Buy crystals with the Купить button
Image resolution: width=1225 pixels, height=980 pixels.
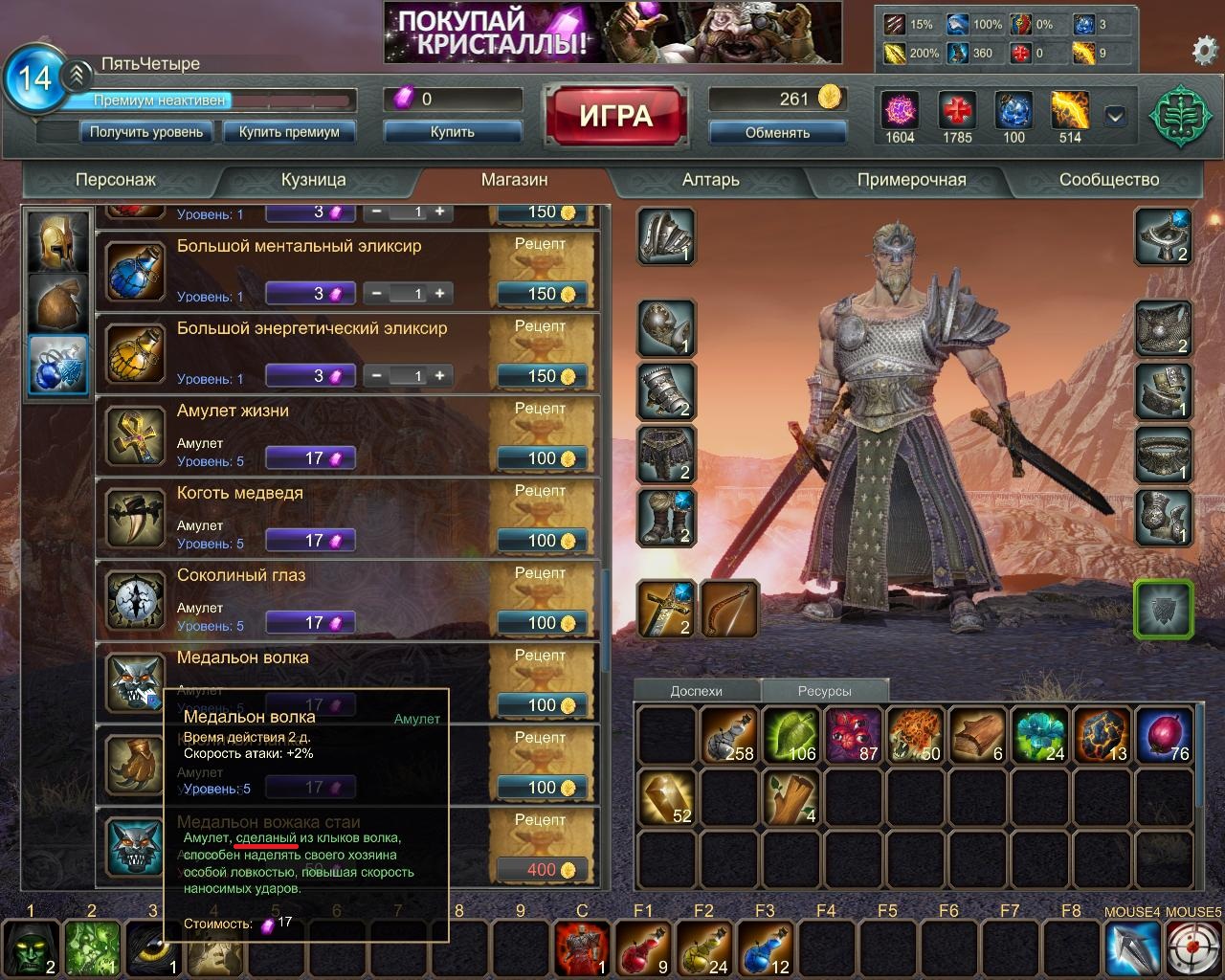coord(453,132)
